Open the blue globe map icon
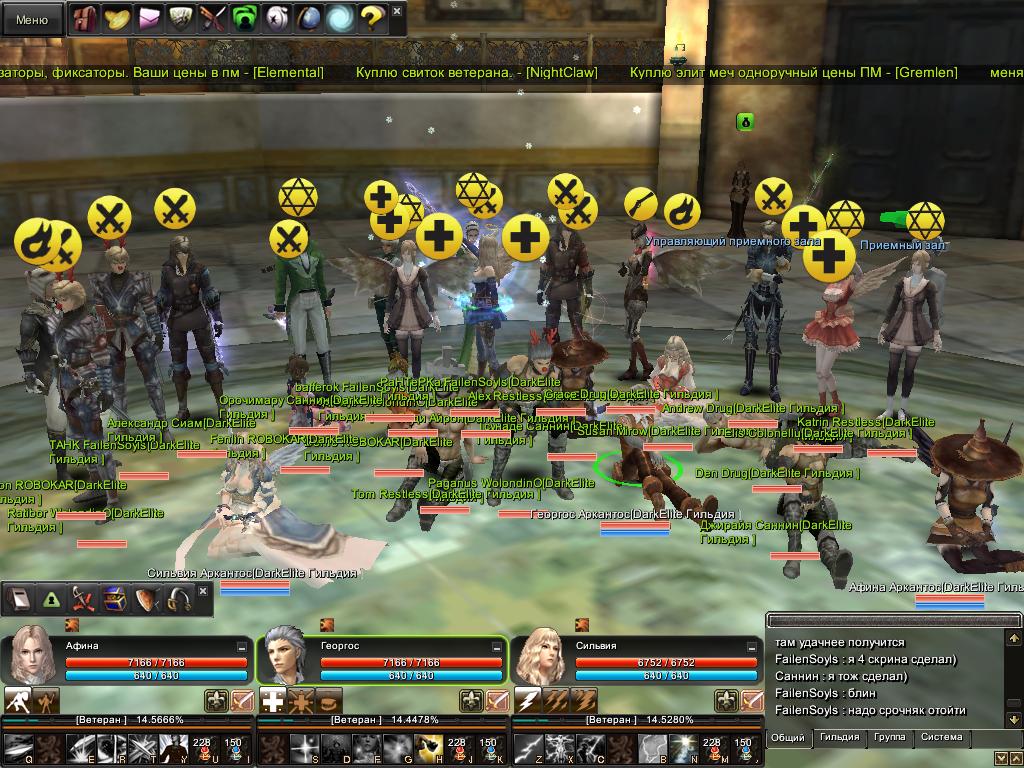 click(x=309, y=18)
